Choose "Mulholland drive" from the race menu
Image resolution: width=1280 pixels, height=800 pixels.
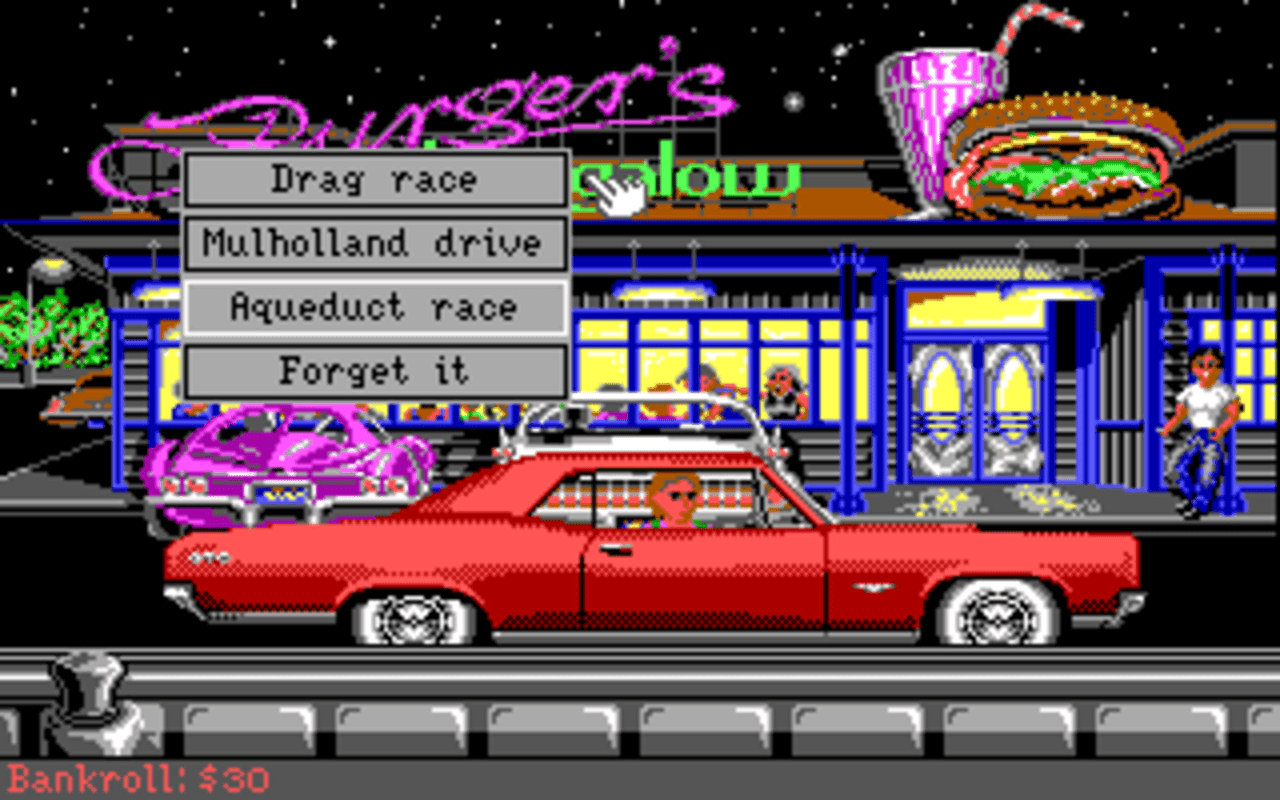375,243
